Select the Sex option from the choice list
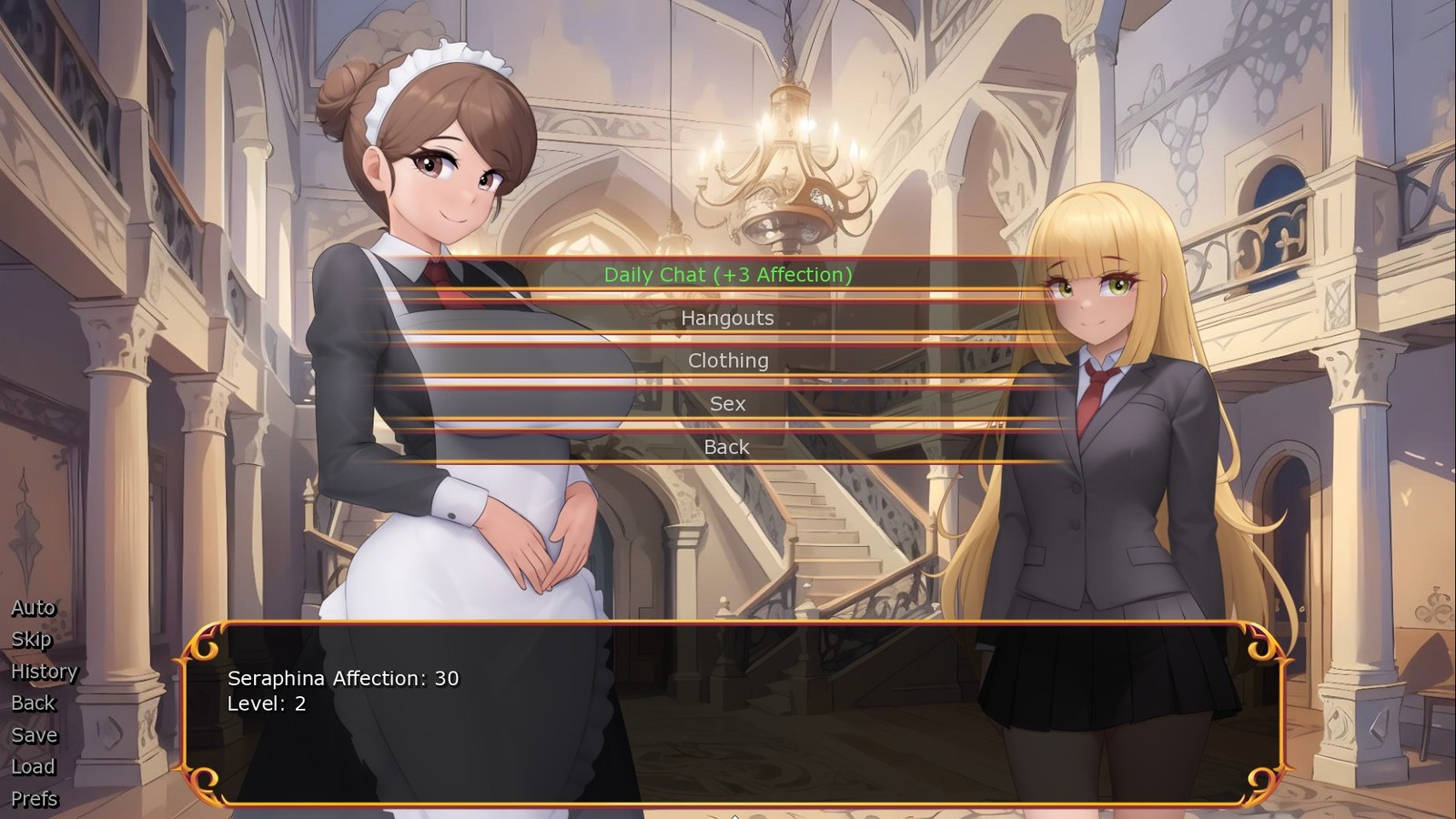Viewport: 1456px width, 819px height. pos(728,403)
